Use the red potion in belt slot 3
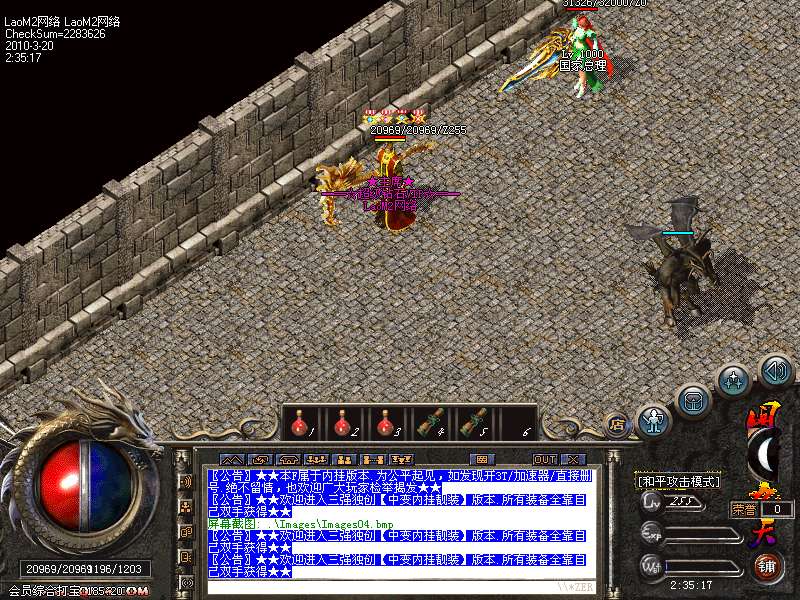This screenshot has height=600, width=800. [383, 424]
